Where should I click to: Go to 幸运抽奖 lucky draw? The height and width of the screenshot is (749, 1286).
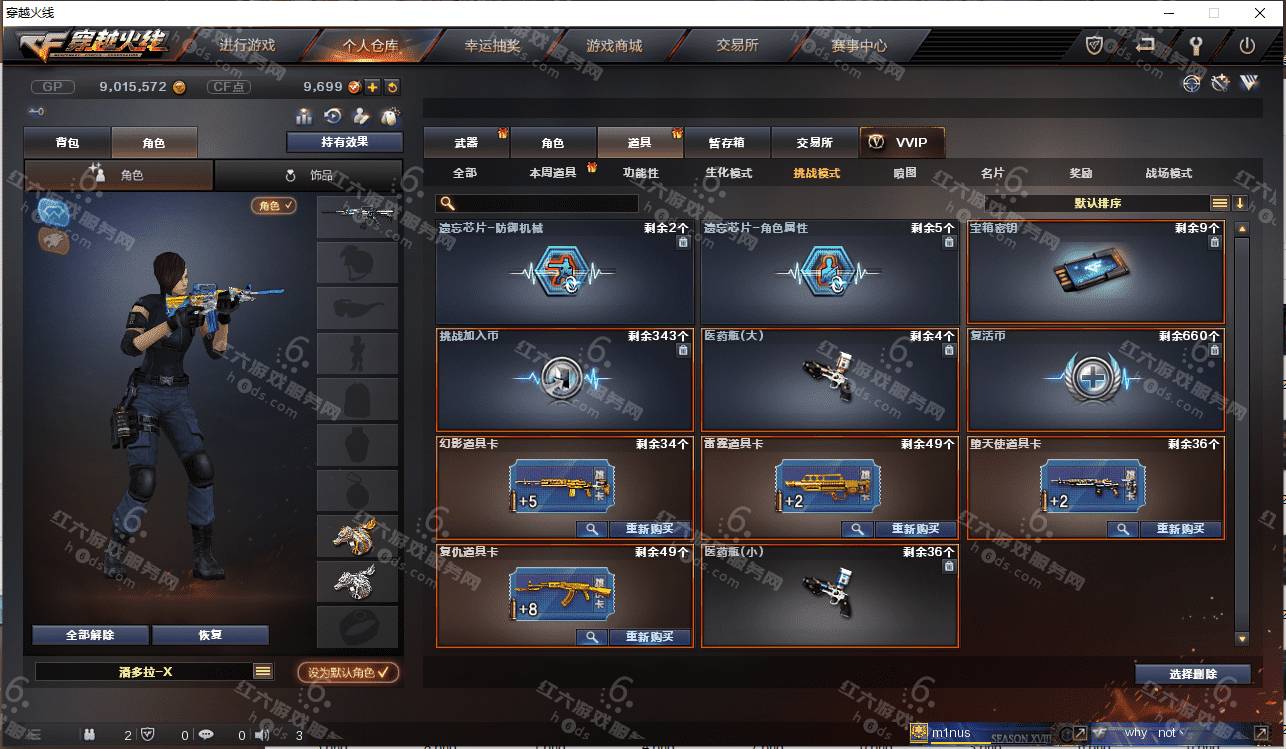492,46
